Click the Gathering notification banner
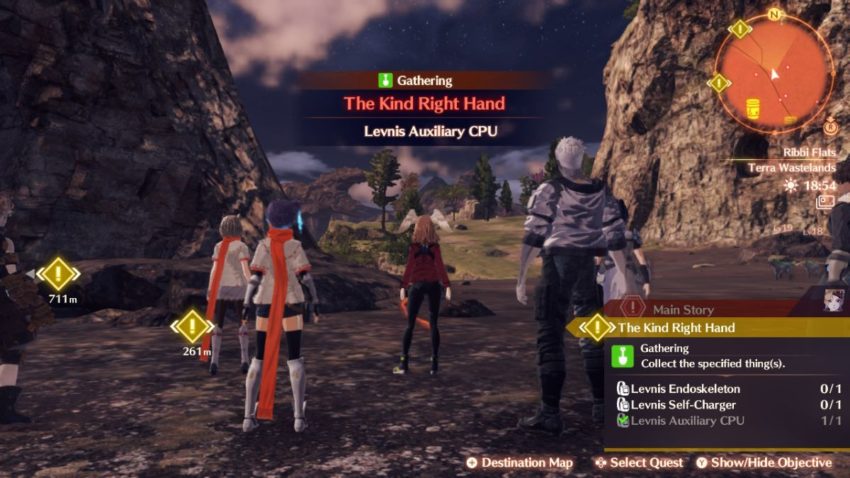The width and height of the screenshot is (850, 478). coord(424,81)
